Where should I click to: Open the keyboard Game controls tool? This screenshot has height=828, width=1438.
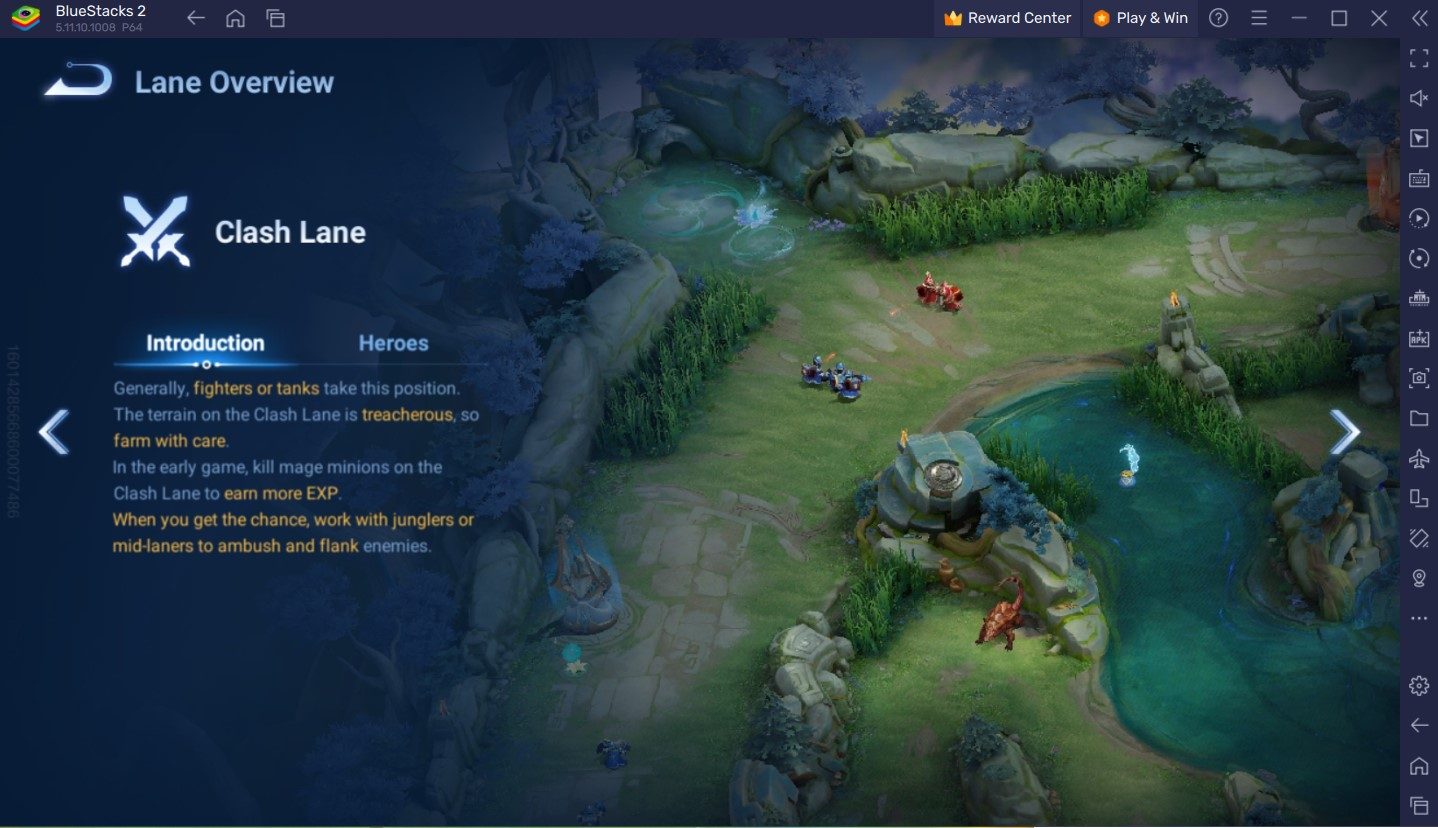(x=1418, y=178)
